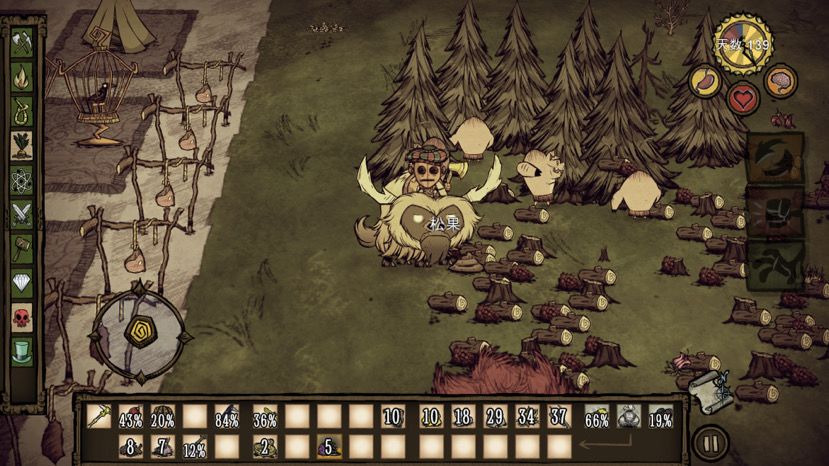Select the equipped item at 66% durability
Screen dimensions: 829x466
[596, 416]
